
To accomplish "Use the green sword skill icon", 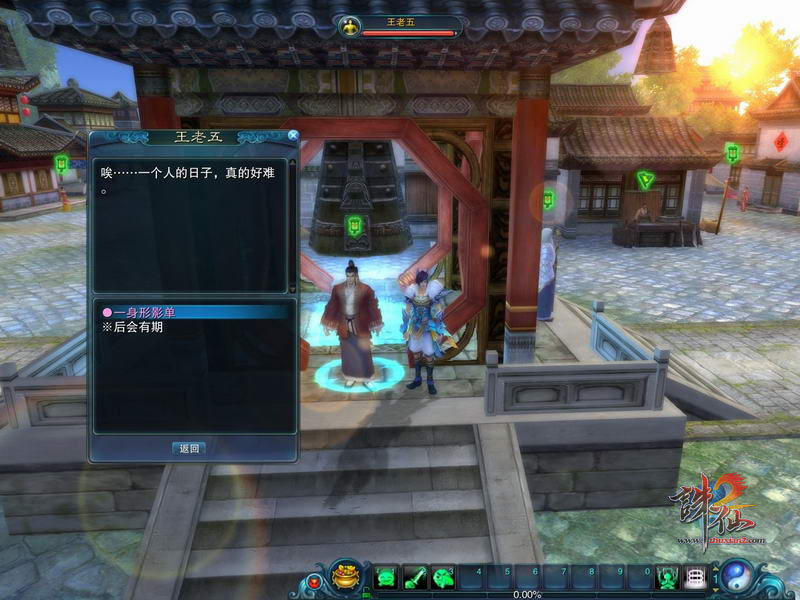I will [414, 578].
